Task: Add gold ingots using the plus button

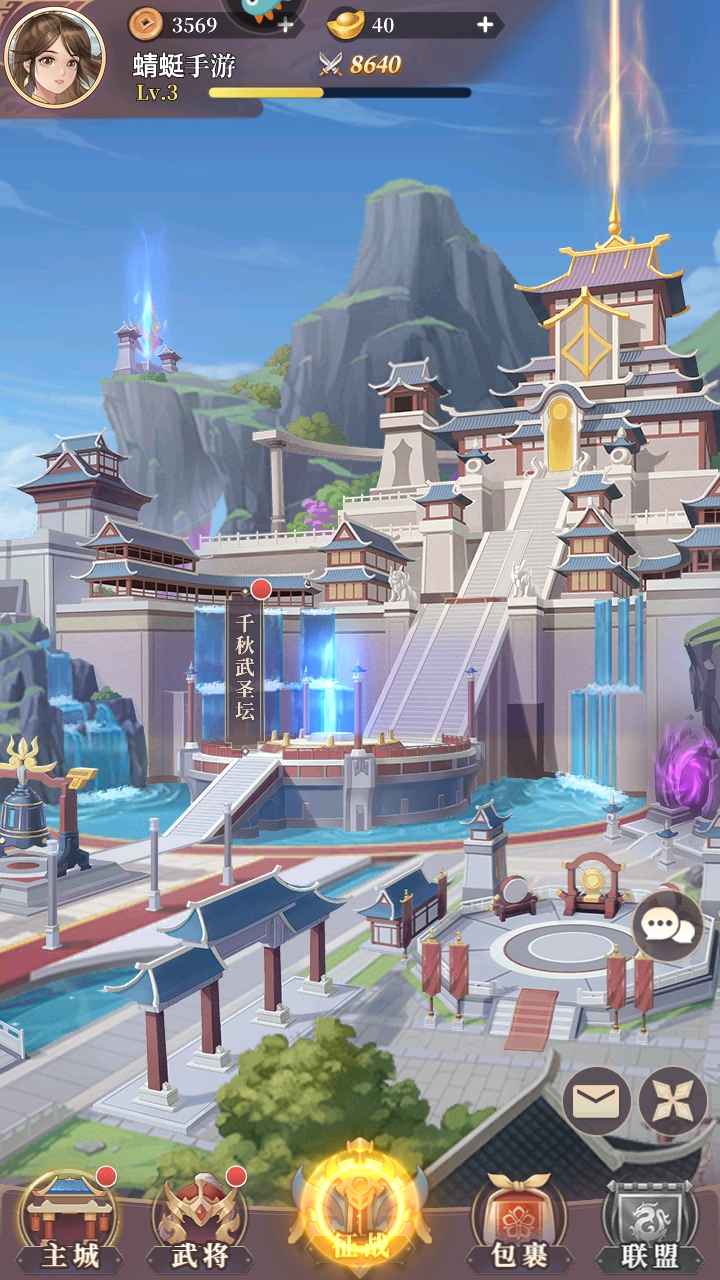Action: coord(485,25)
